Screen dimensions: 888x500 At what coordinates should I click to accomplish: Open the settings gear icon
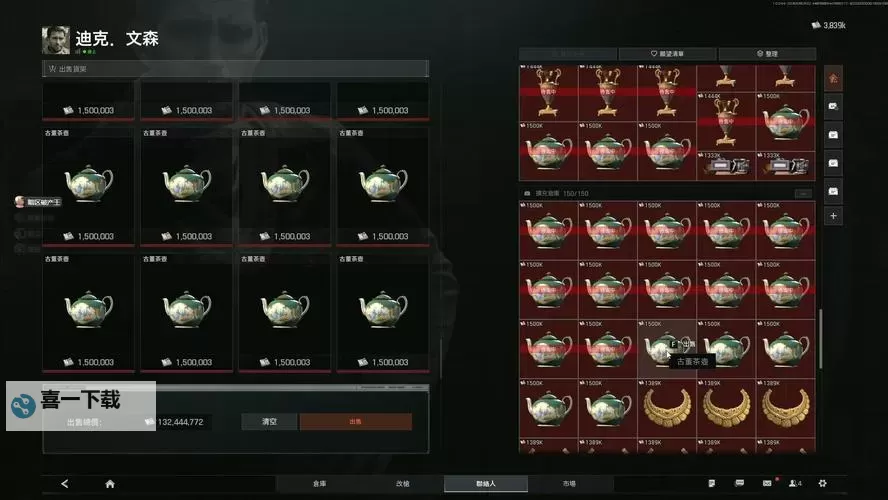[822, 483]
